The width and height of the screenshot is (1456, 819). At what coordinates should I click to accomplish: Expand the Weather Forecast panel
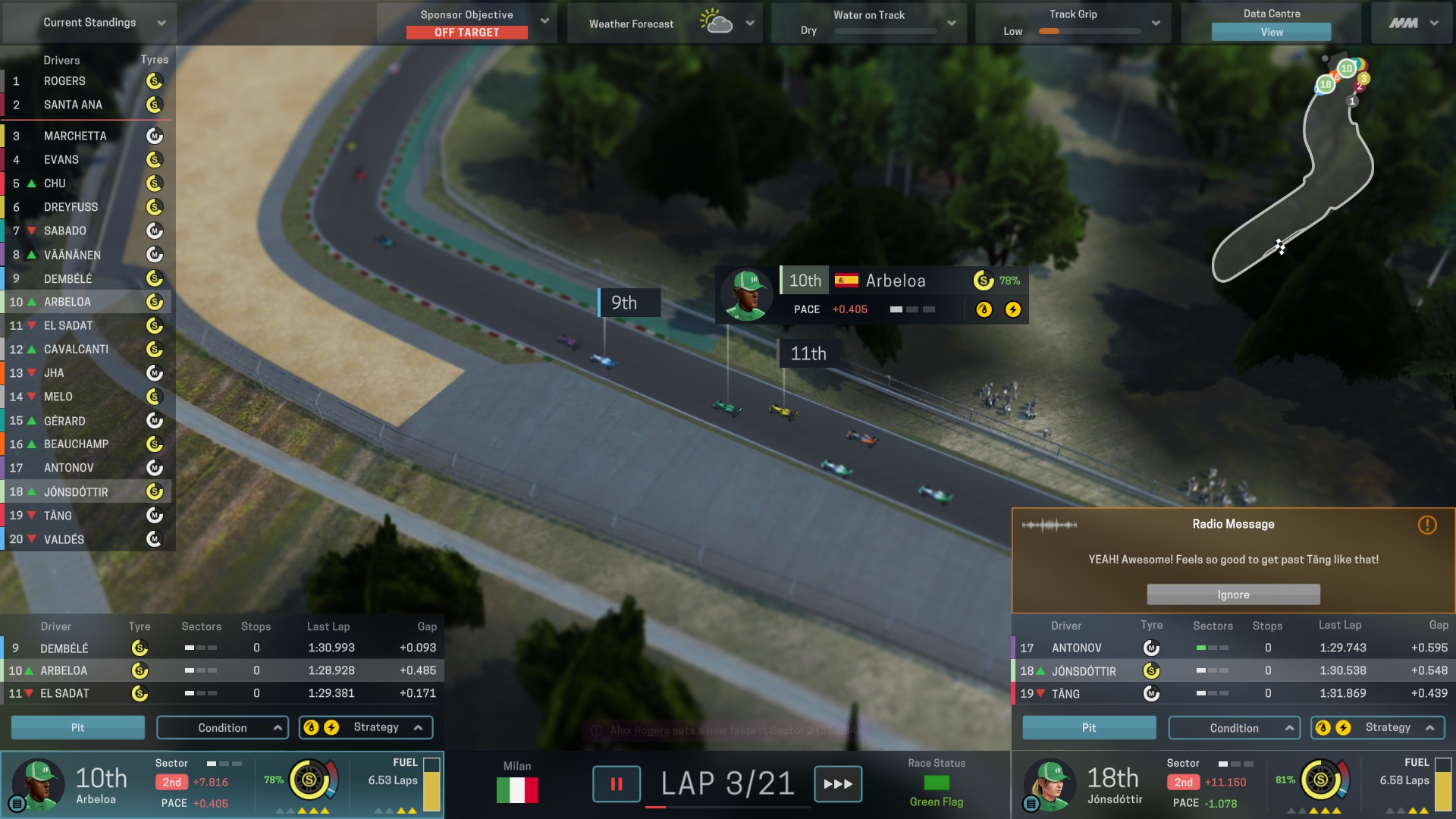point(749,24)
